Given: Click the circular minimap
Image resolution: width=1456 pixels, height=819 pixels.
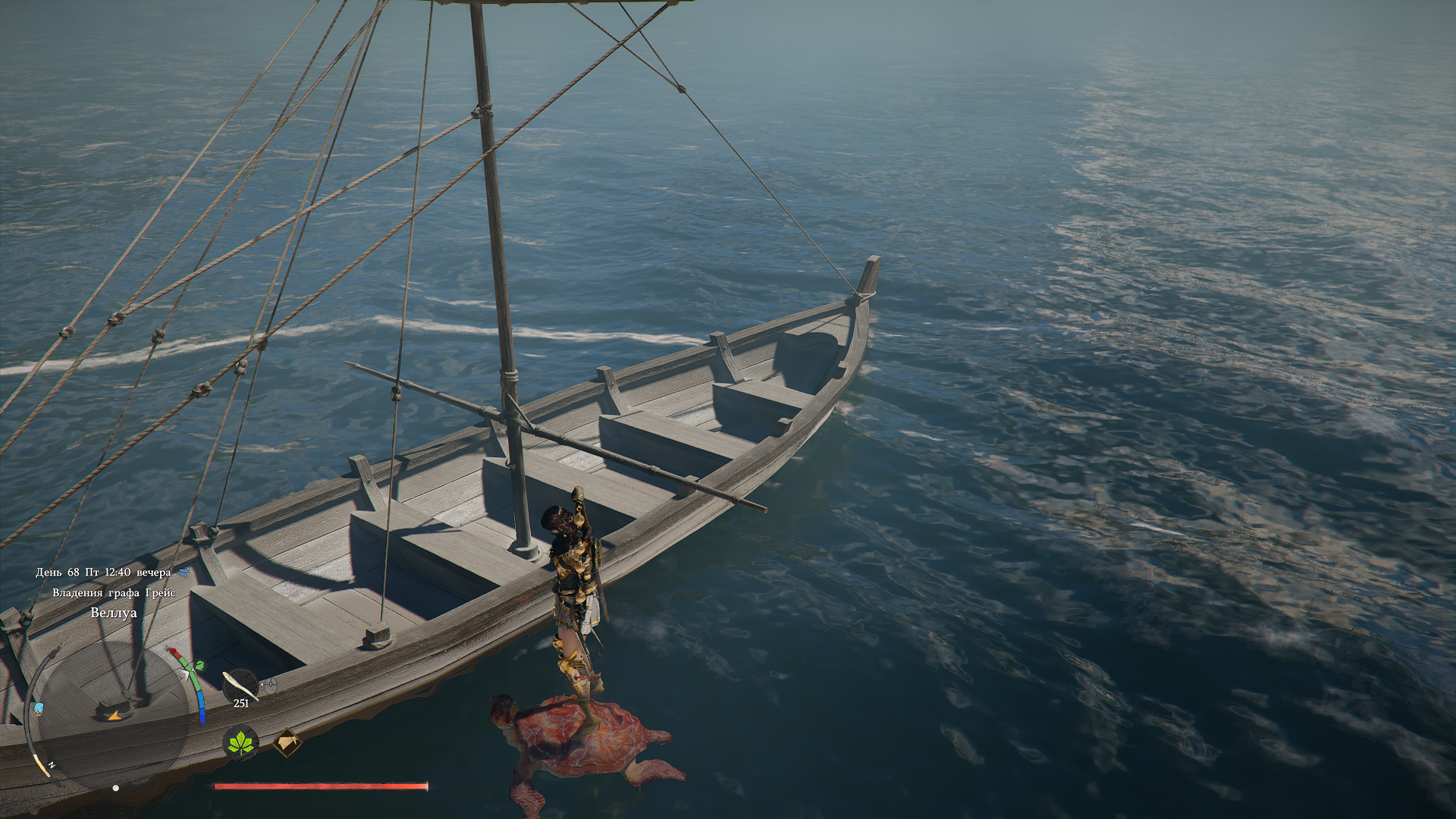Looking at the screenshot, I should (114, 714).
